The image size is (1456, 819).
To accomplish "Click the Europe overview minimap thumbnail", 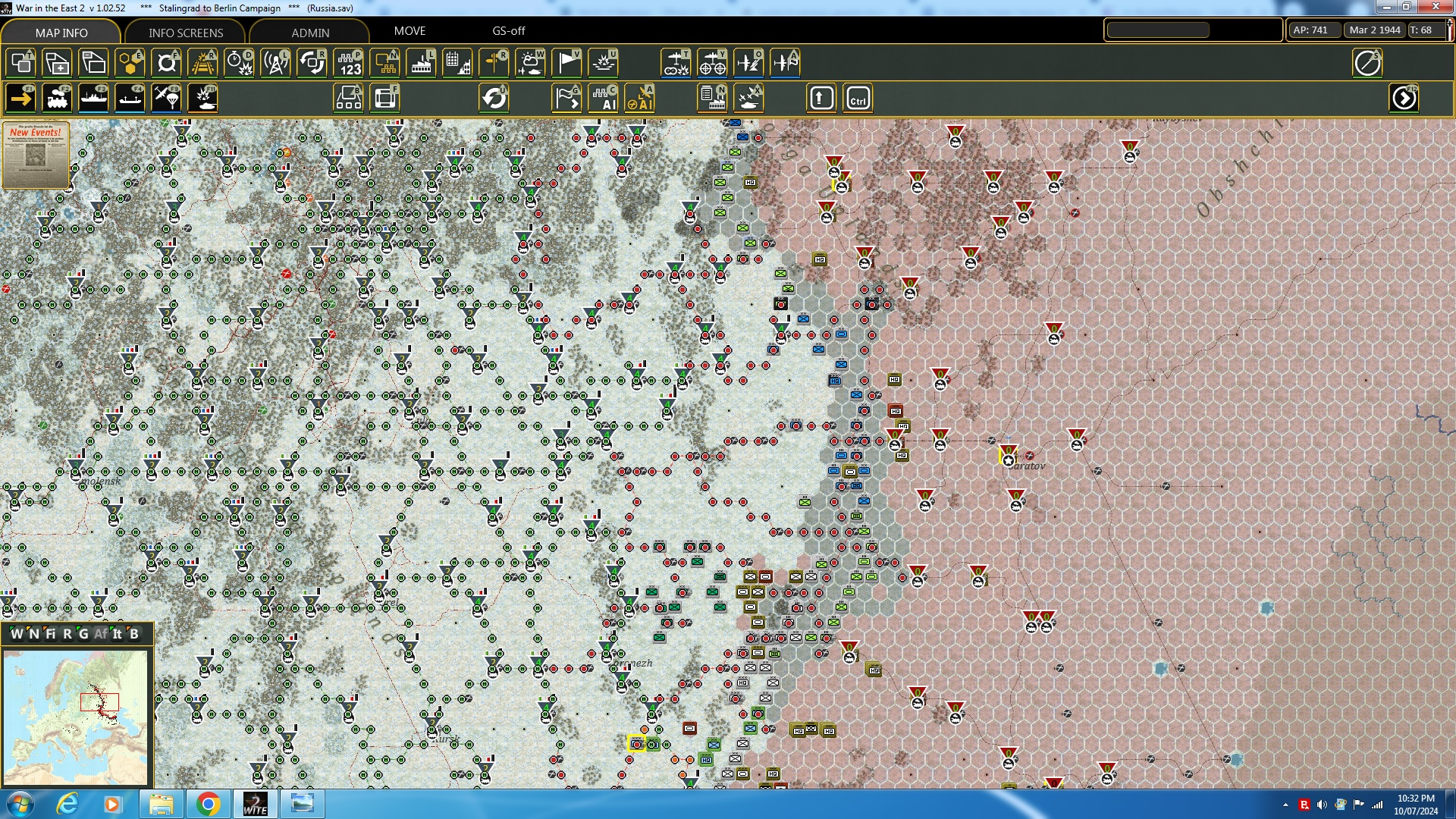I will [76, 717].
